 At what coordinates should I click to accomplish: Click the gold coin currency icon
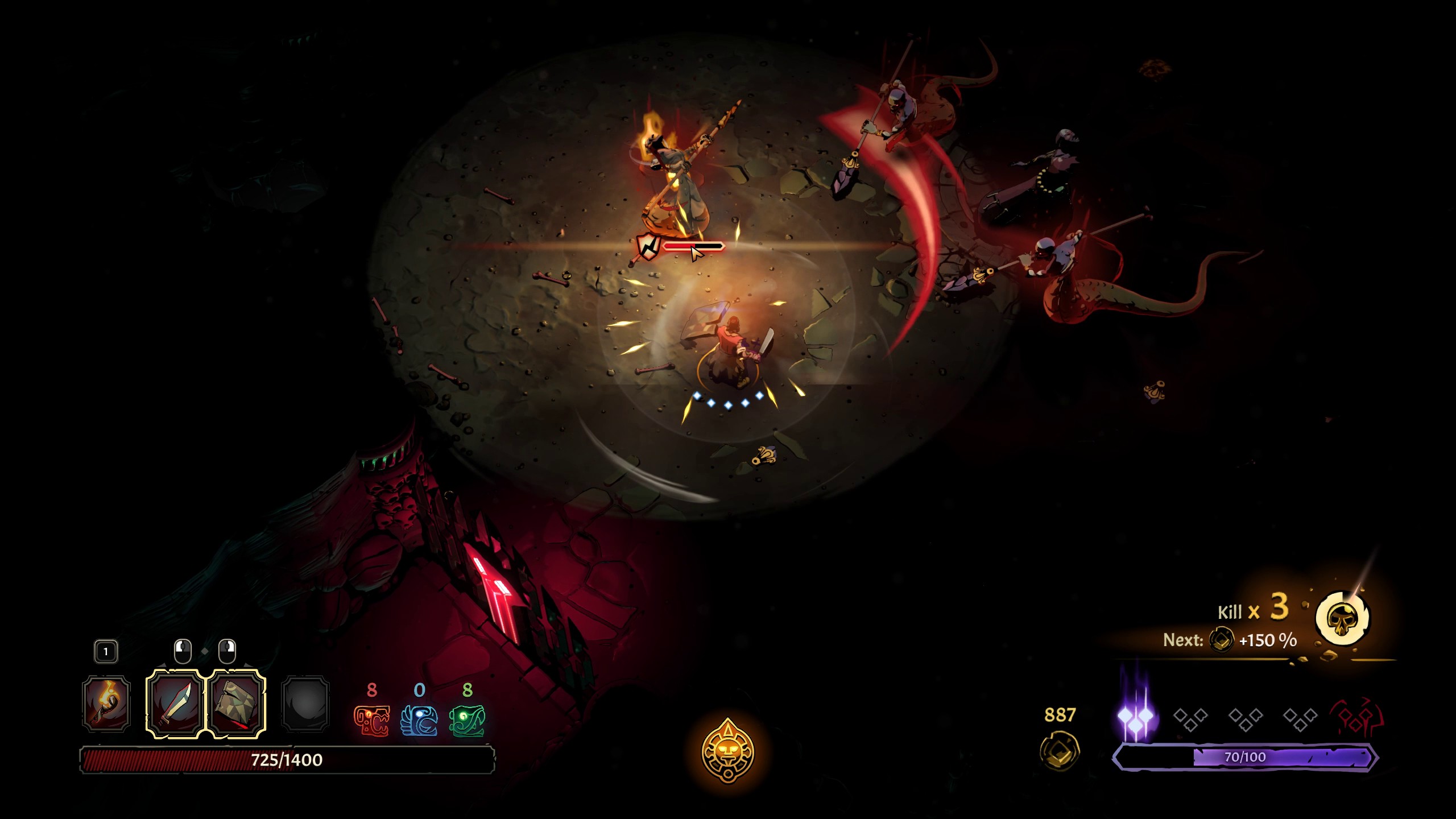[1060, 751]
